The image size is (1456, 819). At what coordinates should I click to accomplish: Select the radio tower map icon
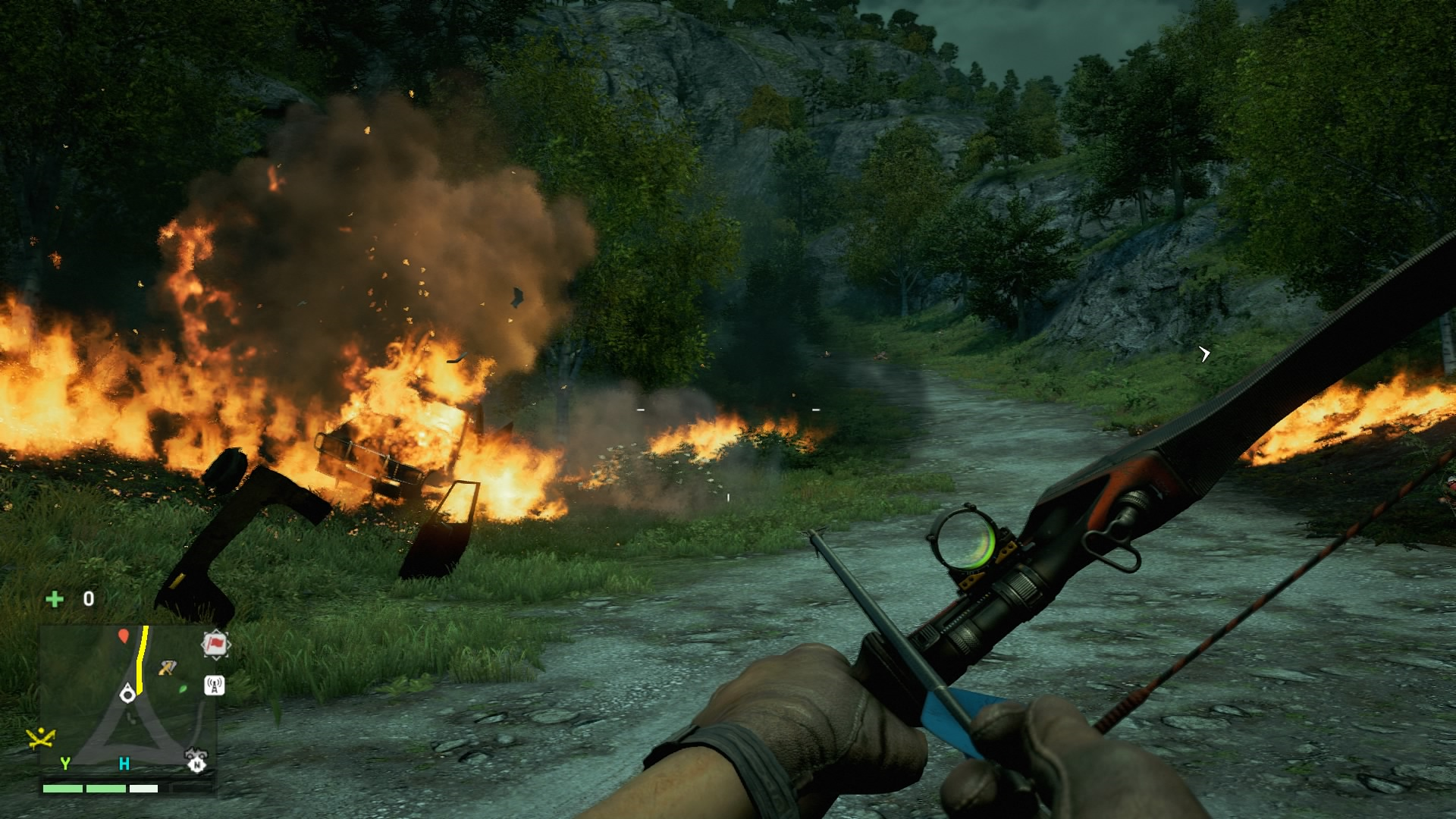coord(215,686)
